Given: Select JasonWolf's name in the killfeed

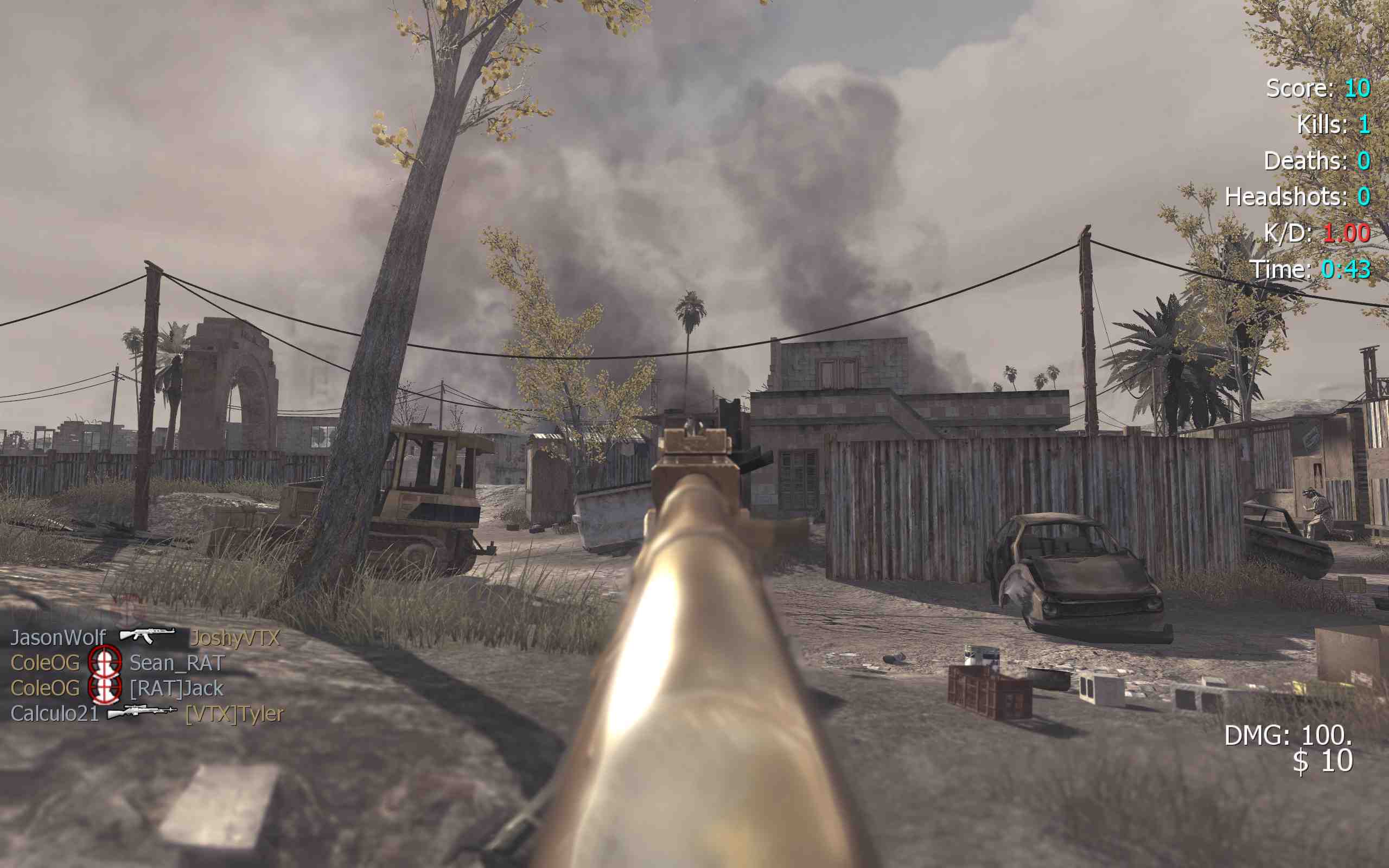Looking at the screenshot, I should [x=58, y=638].
